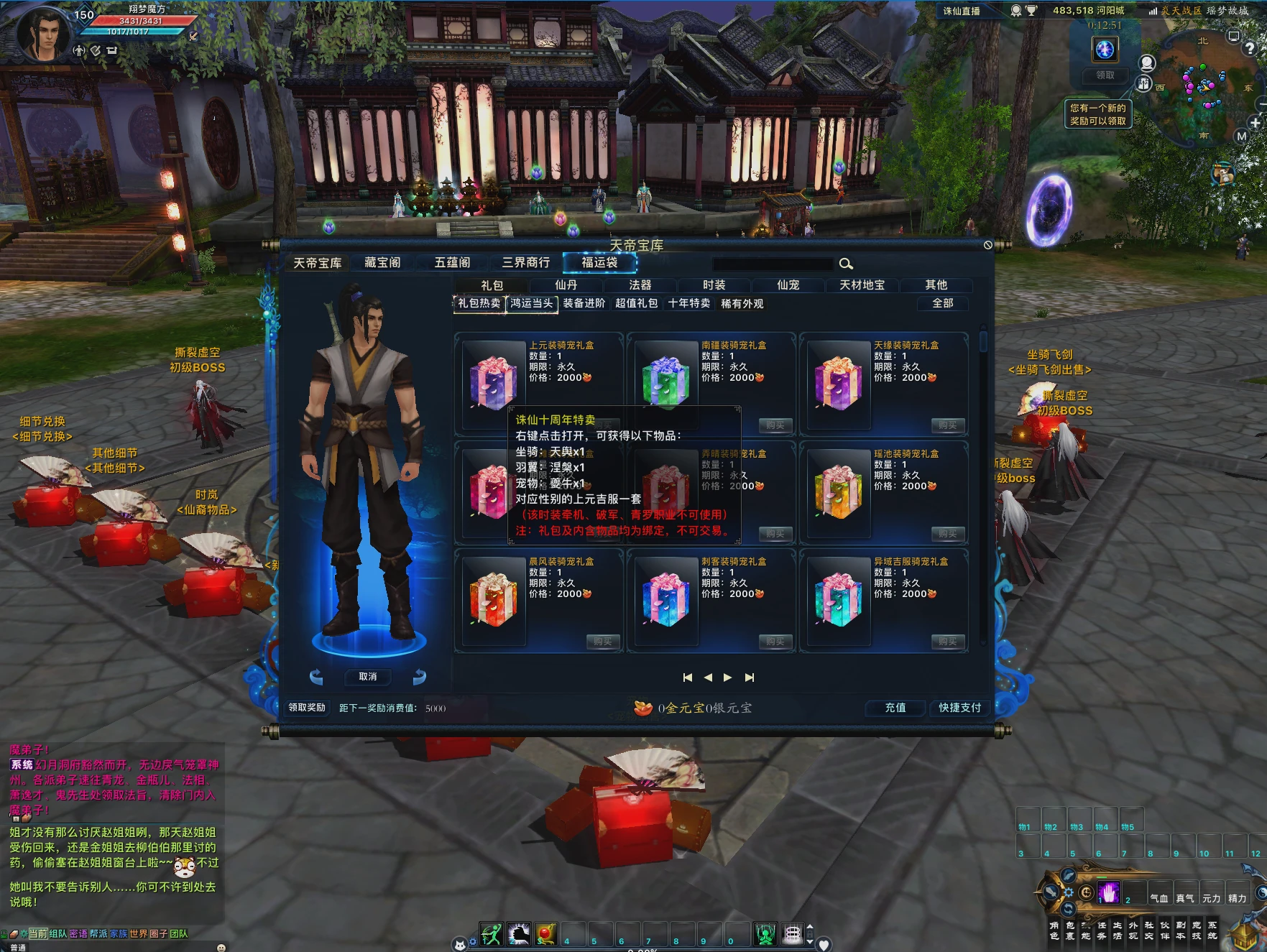Click the shop search field
This screenshot has width=1267, height=952.
[773, 264]
